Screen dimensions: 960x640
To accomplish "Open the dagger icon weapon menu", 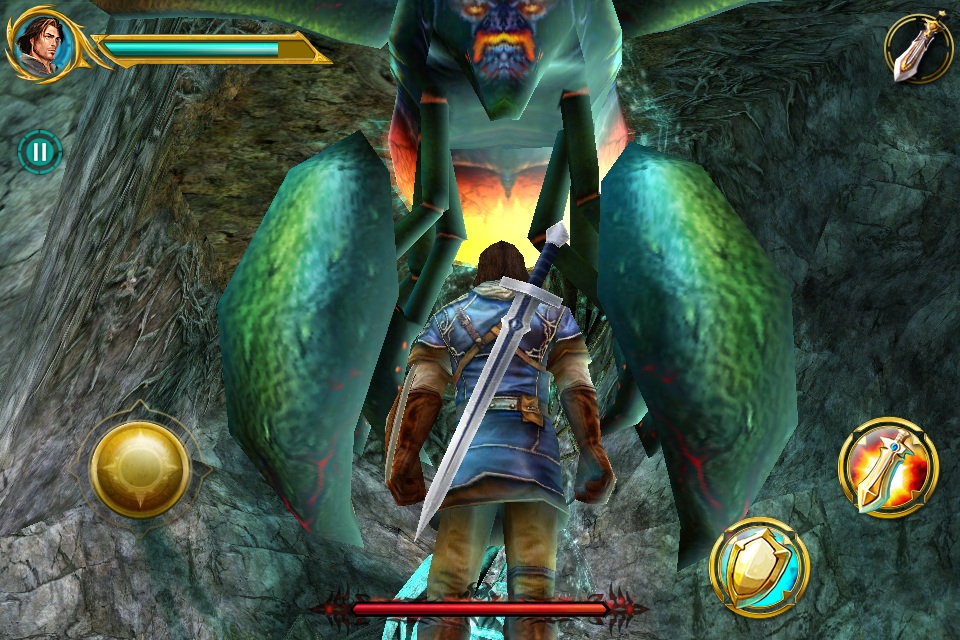I will 918,48.
